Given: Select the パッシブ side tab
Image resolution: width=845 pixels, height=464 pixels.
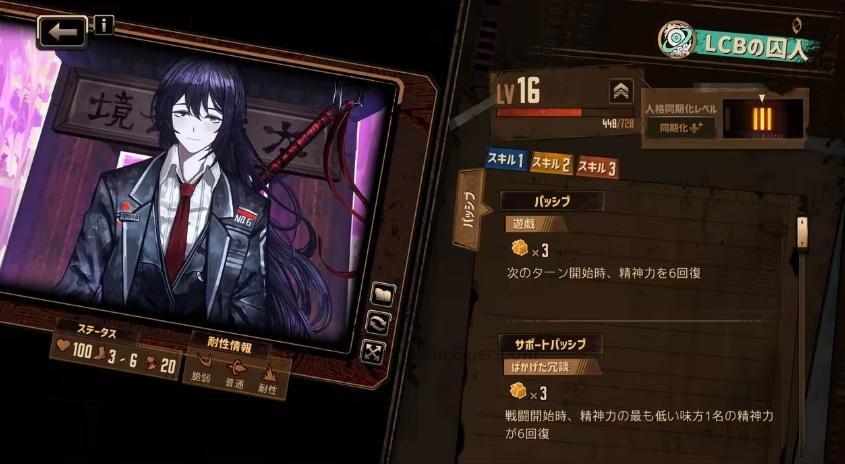Looking at the screenshot, I should (x=468, y=212).
